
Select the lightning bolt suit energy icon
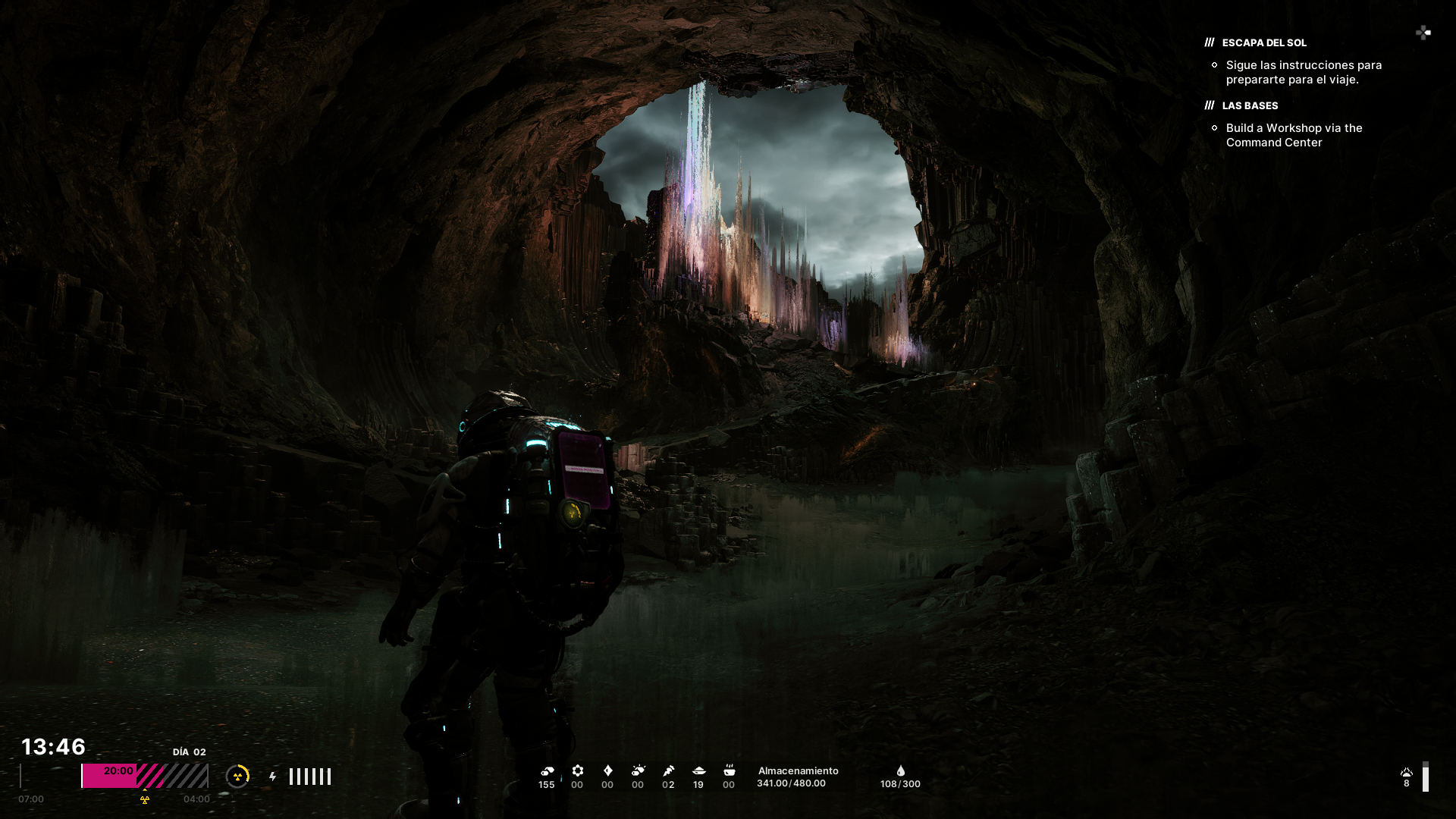[273, 777]
